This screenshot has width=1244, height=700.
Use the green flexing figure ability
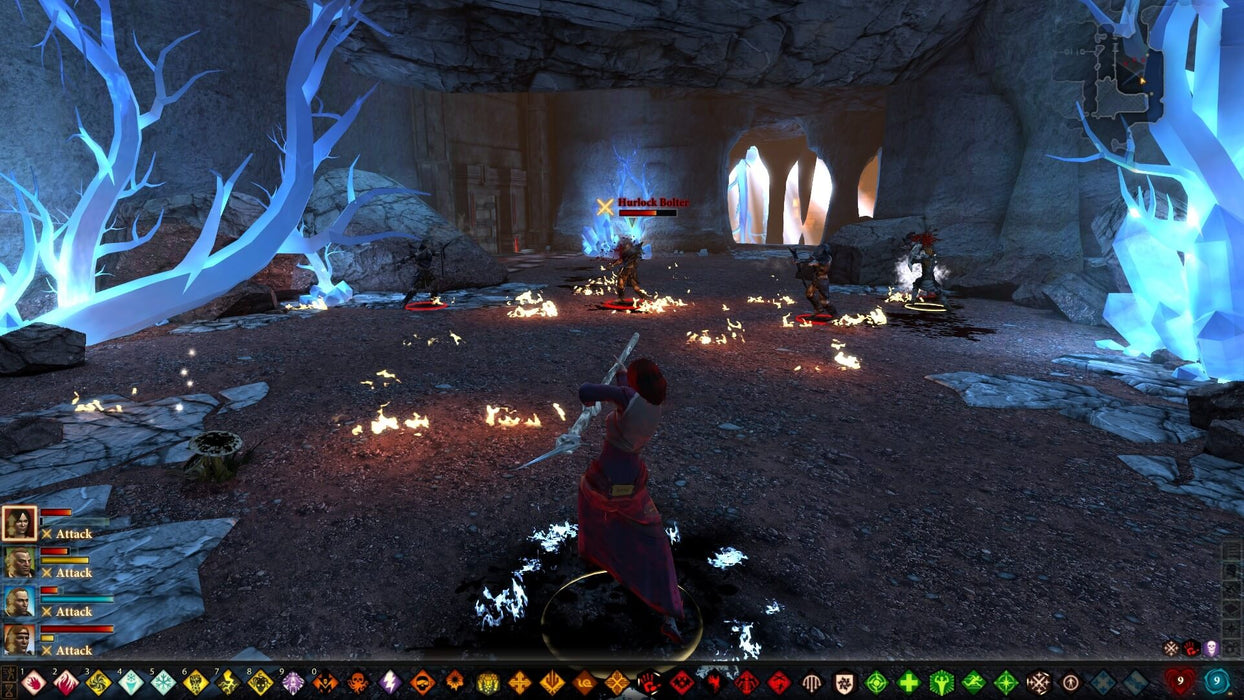(941, 683)
